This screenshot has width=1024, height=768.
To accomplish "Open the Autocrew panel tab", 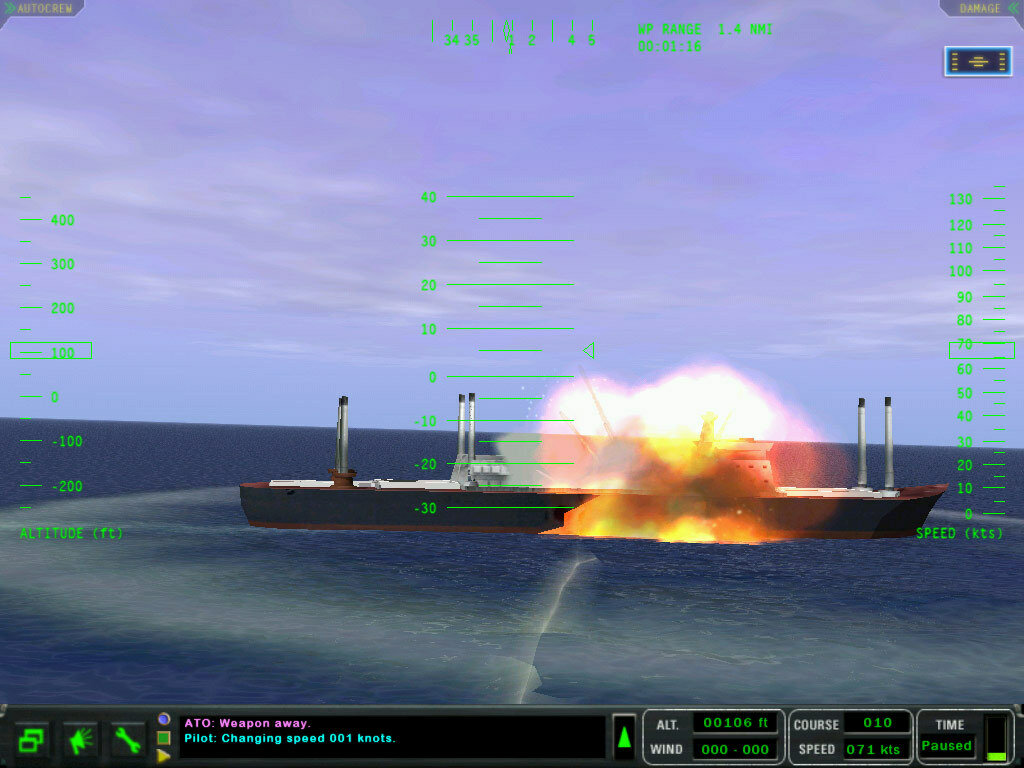I will point(40,8).
